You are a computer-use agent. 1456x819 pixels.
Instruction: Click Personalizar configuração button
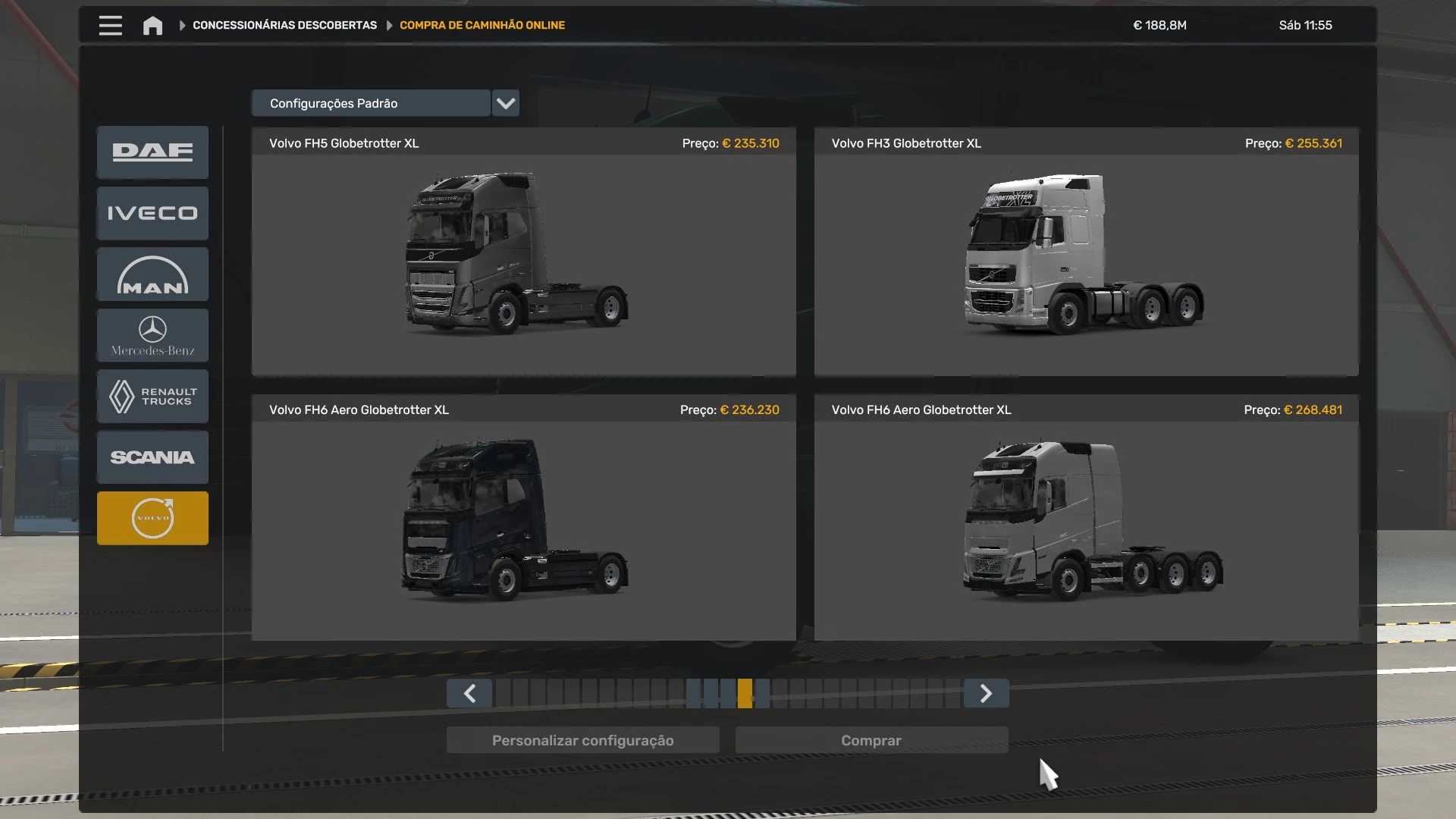582,741
